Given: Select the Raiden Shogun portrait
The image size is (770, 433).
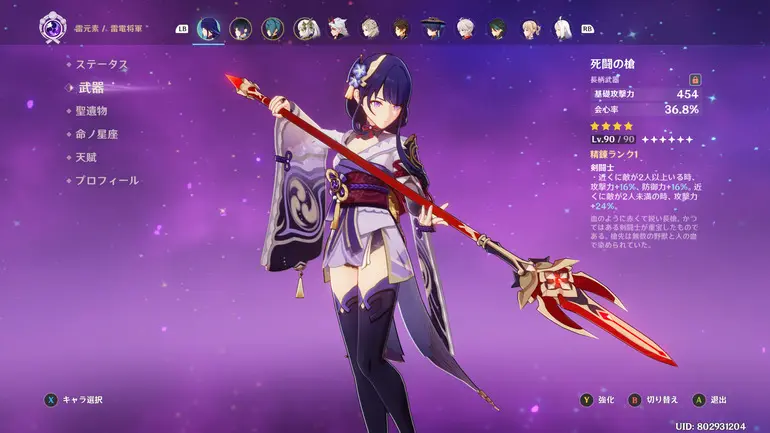Looking at the screenshot, I should (208, 28).
